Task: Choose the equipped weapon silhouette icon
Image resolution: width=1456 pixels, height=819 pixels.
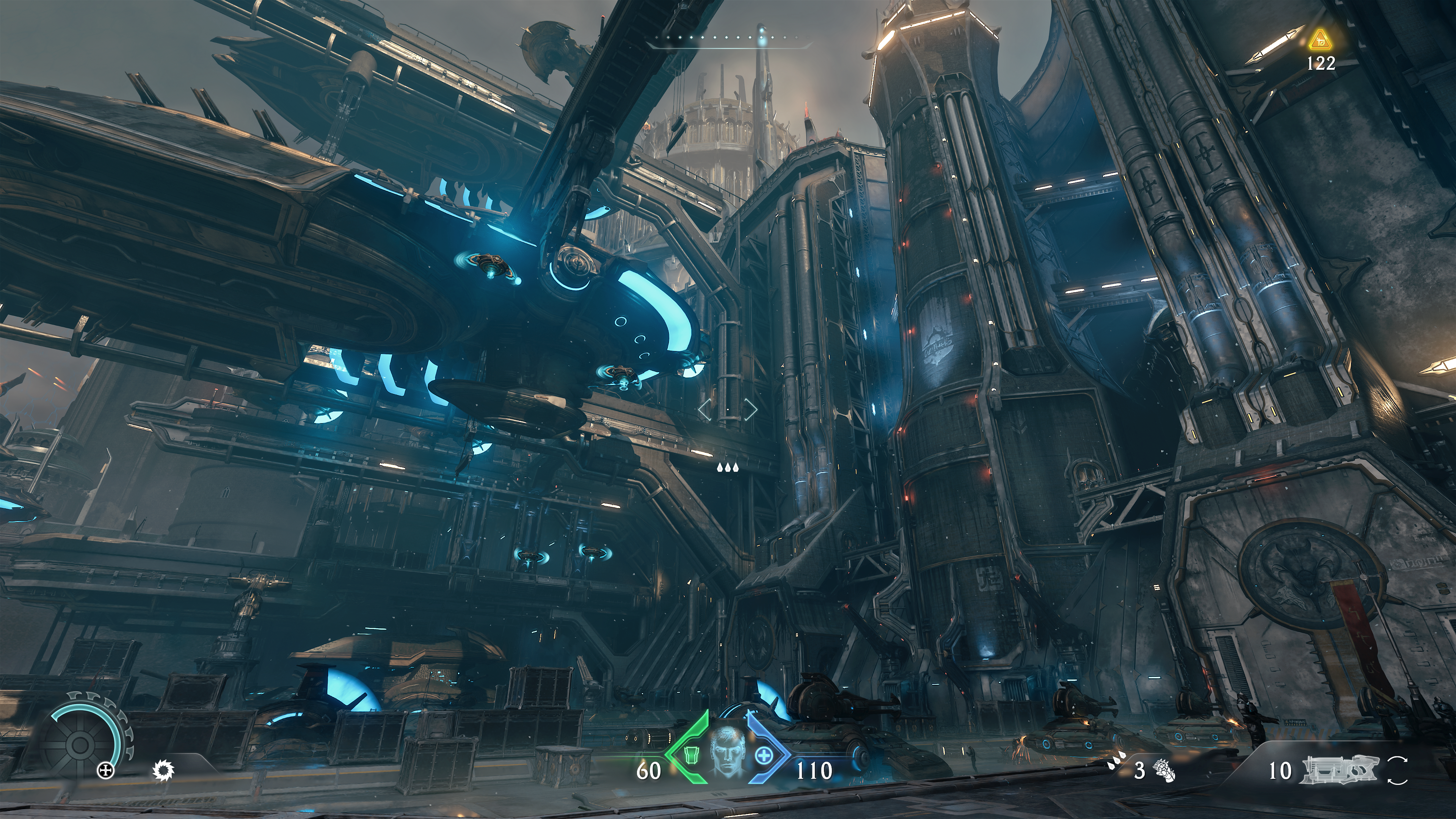Action: [x=1340, y=770]
